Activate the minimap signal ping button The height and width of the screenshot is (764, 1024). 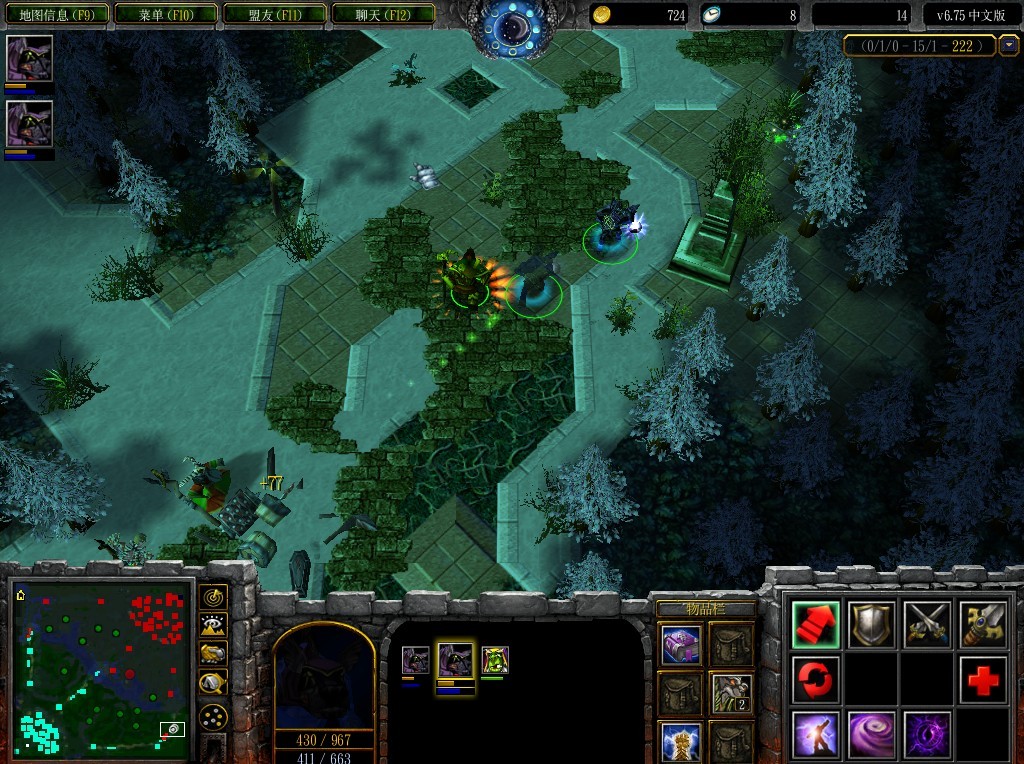pyautogui.click(x=213, y=597)
